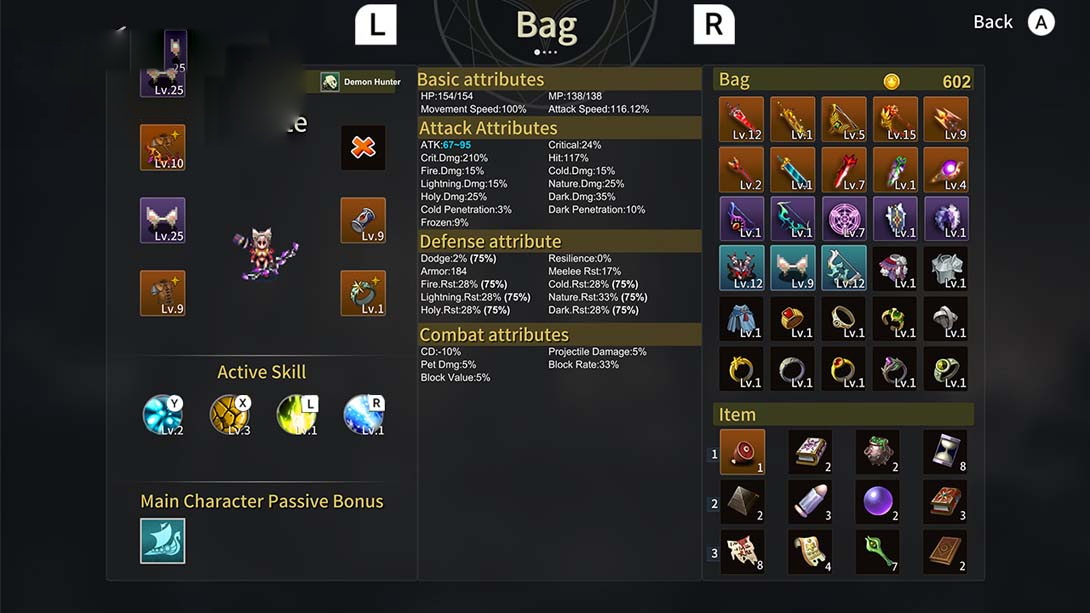Pick the blue skirt armor Lv.1
The image size is (1090, 613).
click(x=741, y=318)
